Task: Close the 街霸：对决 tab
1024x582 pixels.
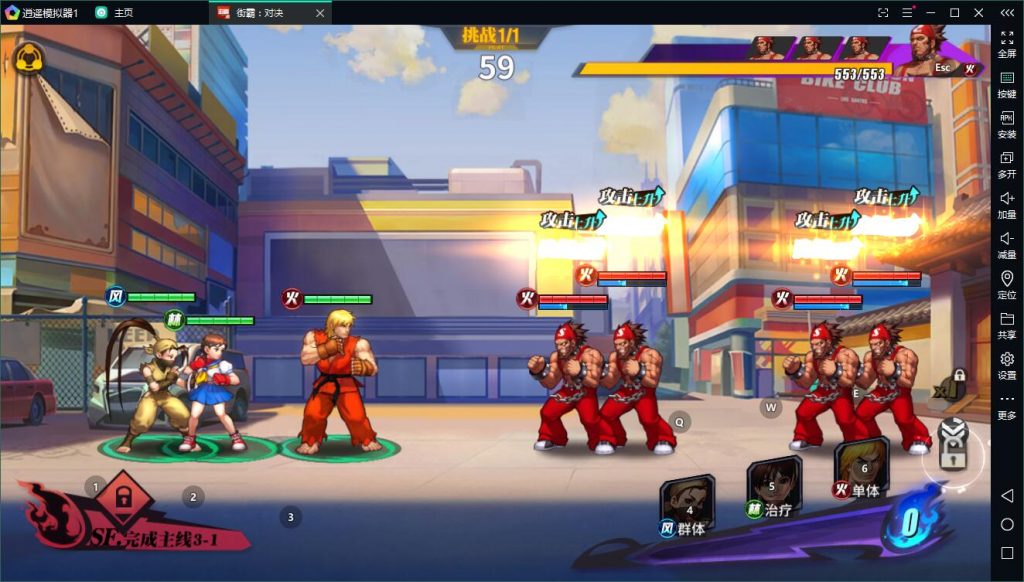Action: 319,13
